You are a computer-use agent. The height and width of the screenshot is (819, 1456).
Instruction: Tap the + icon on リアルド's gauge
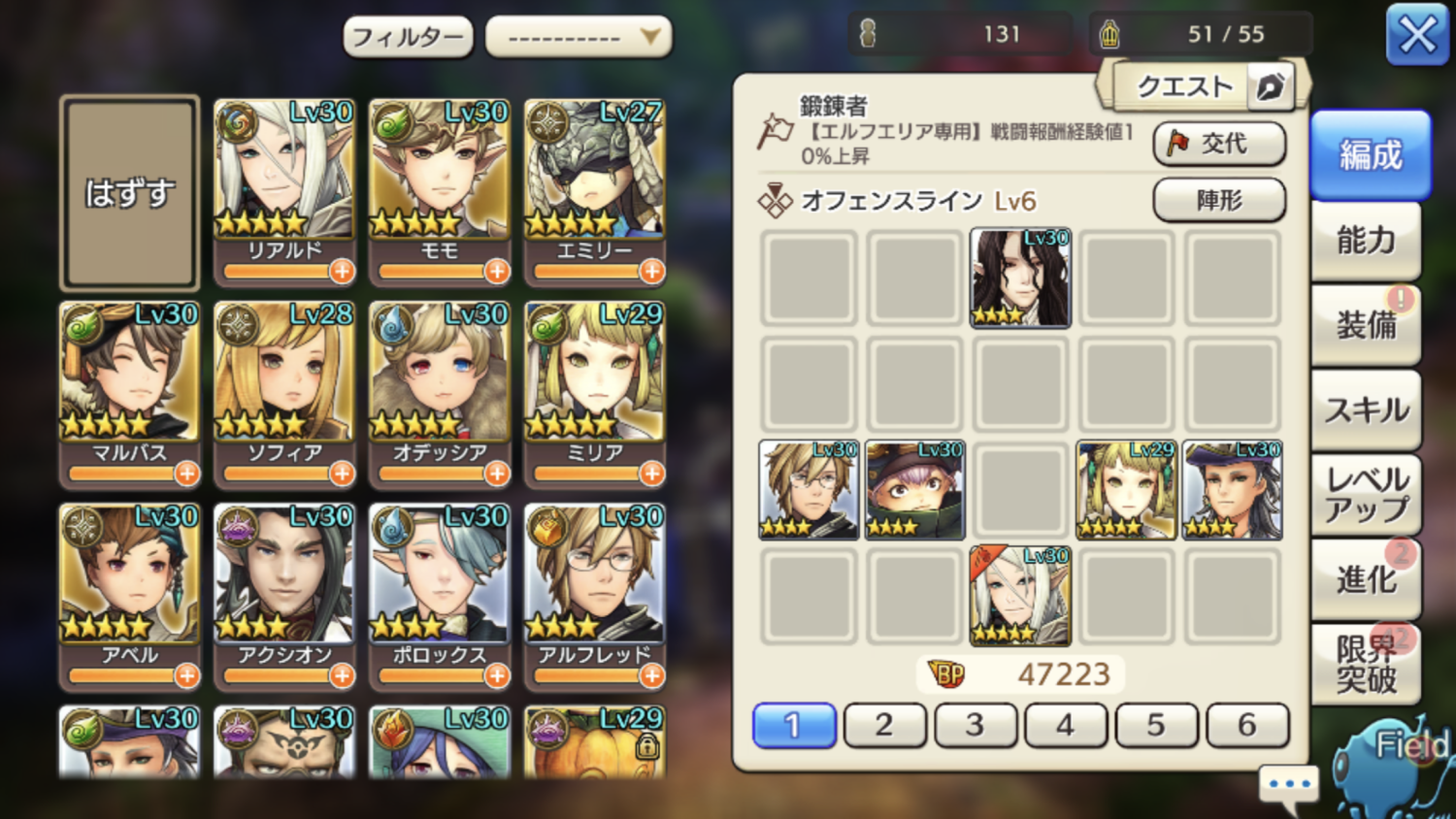click(x=341, y=273)
